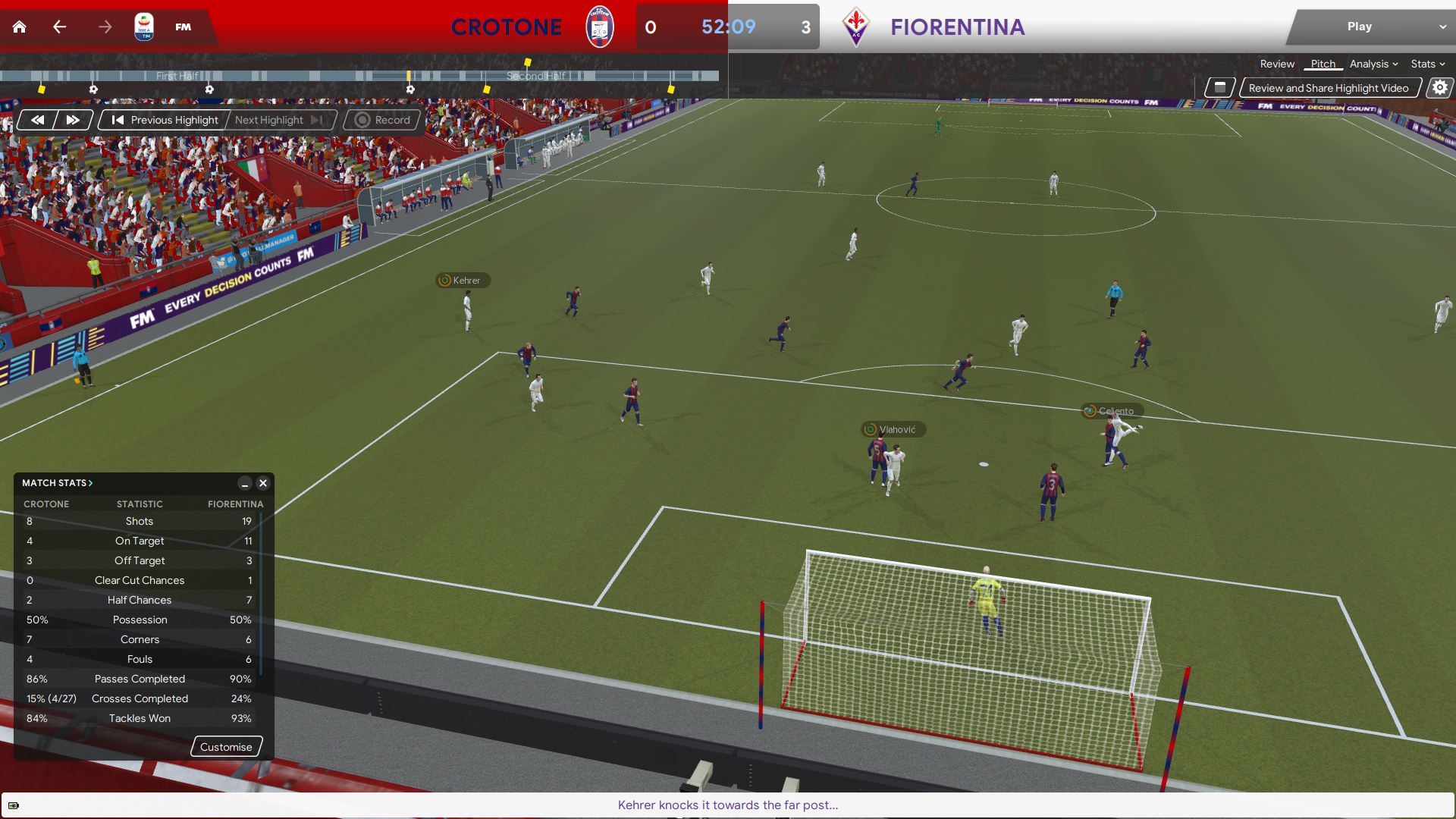Switch to the Review tab
This screenshot has height=819, width=1456.
tap(1277, 64)
